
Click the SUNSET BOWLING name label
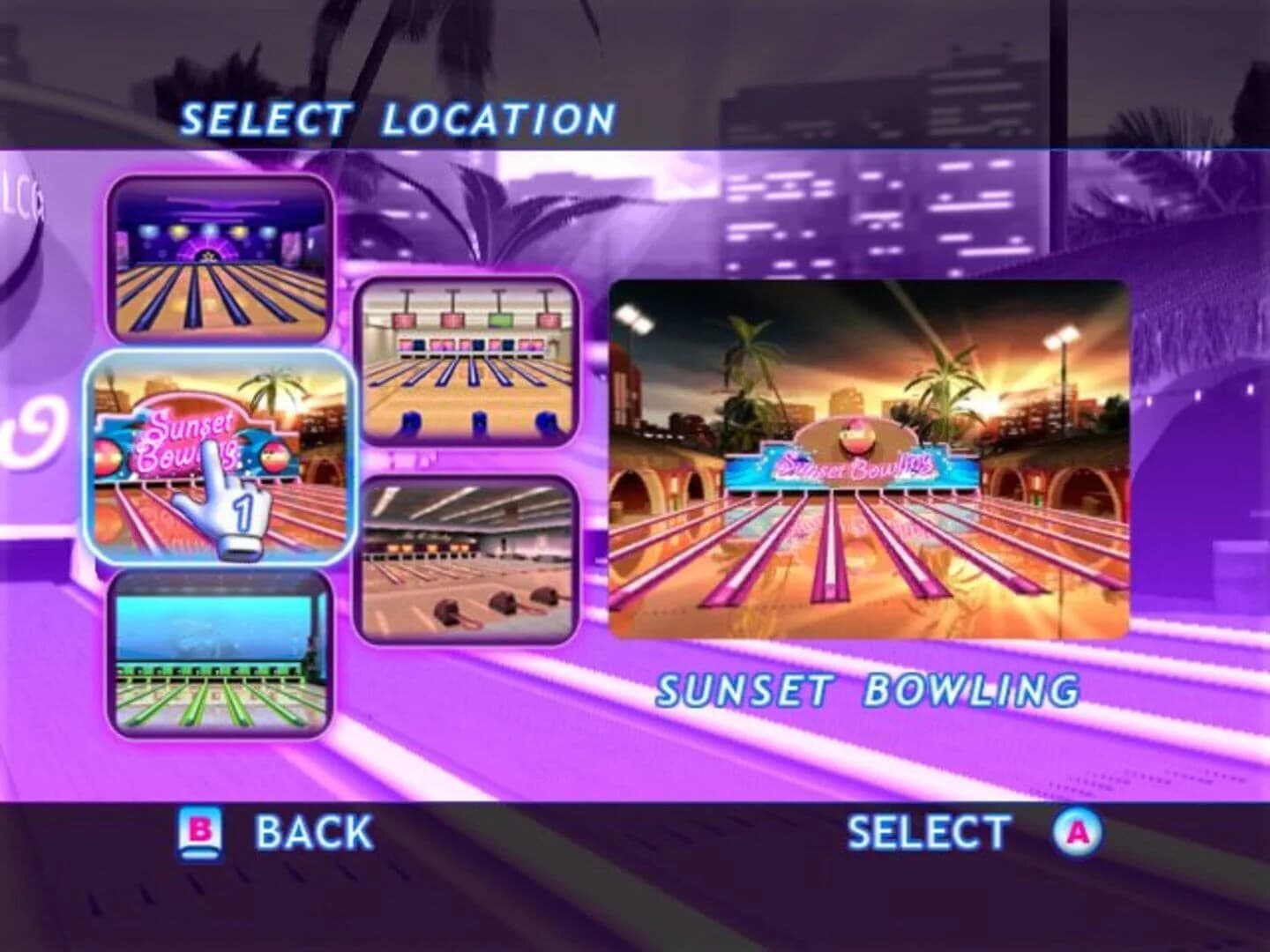tap(869, 691)
